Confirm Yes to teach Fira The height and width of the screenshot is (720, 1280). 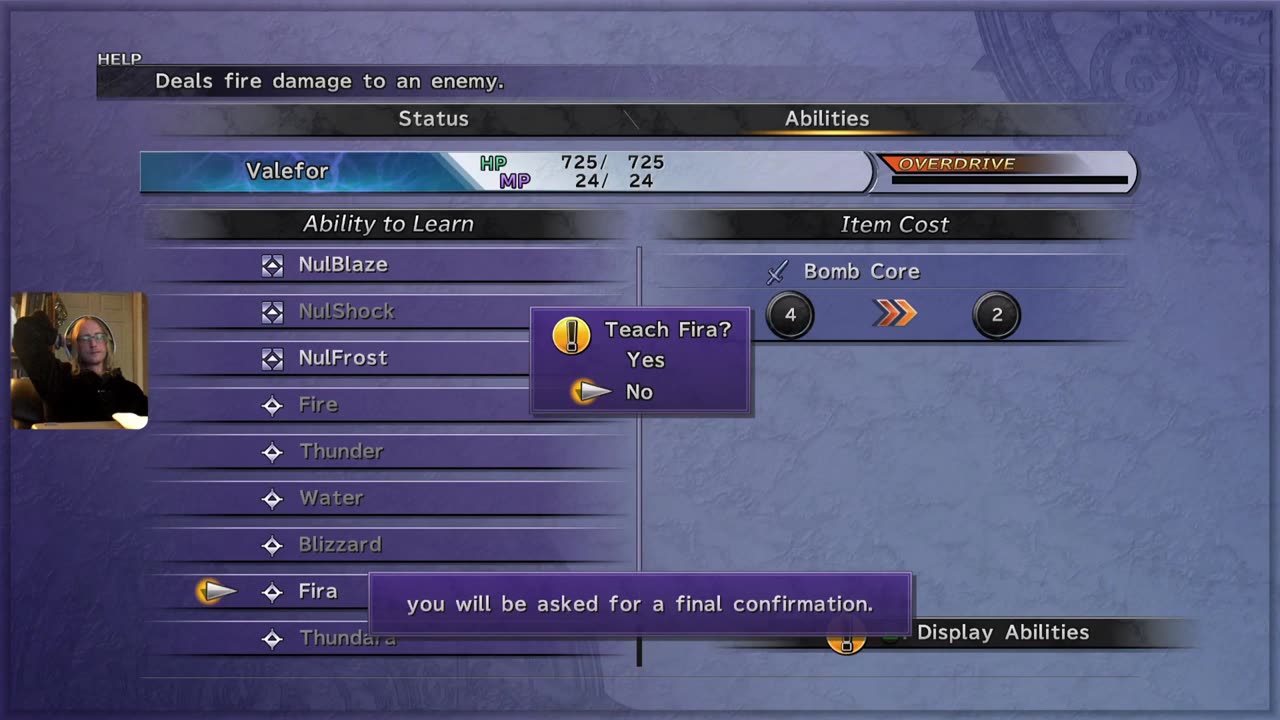pos(646,360)
